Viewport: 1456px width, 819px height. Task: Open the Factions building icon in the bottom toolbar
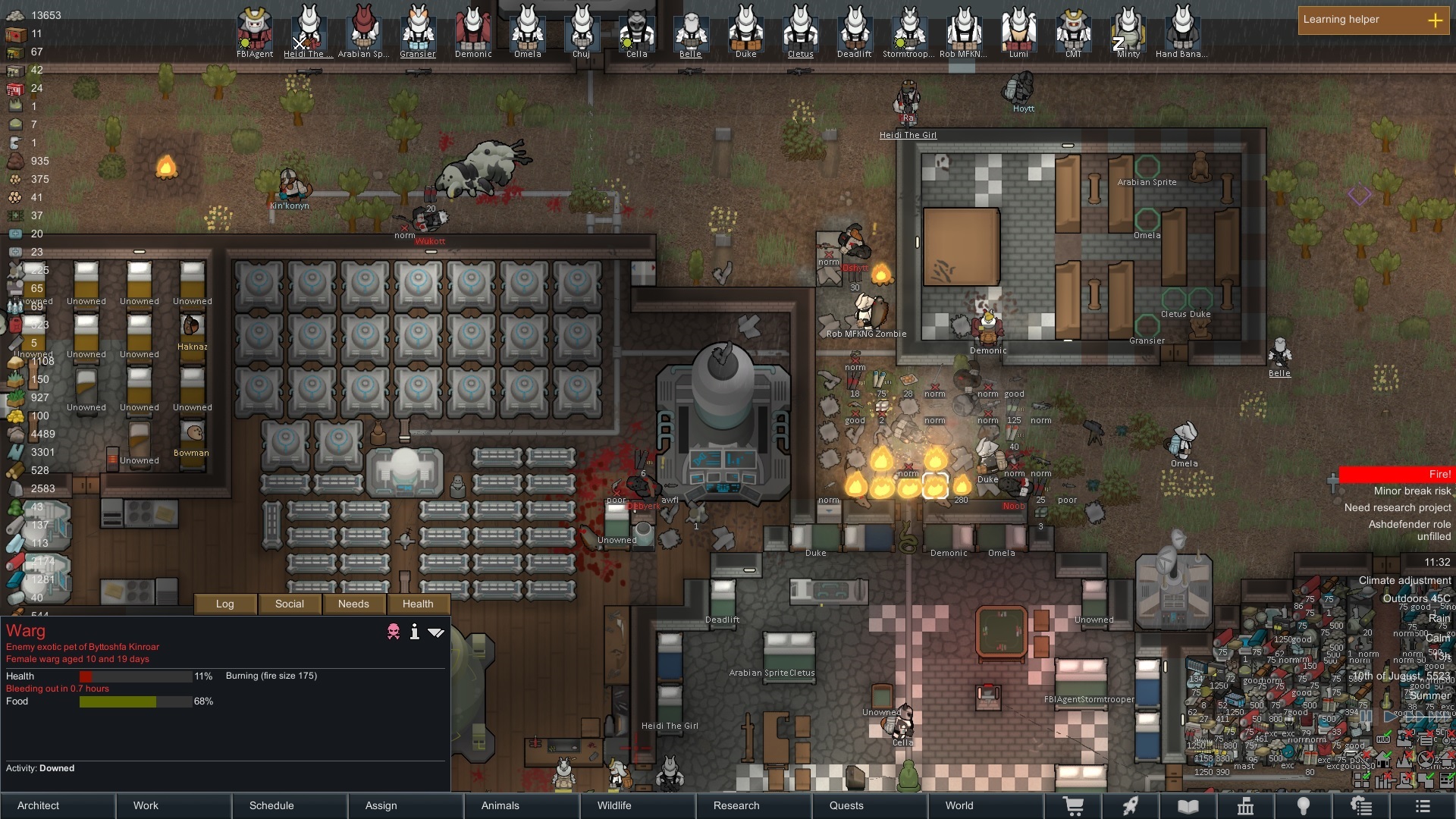1246,806
